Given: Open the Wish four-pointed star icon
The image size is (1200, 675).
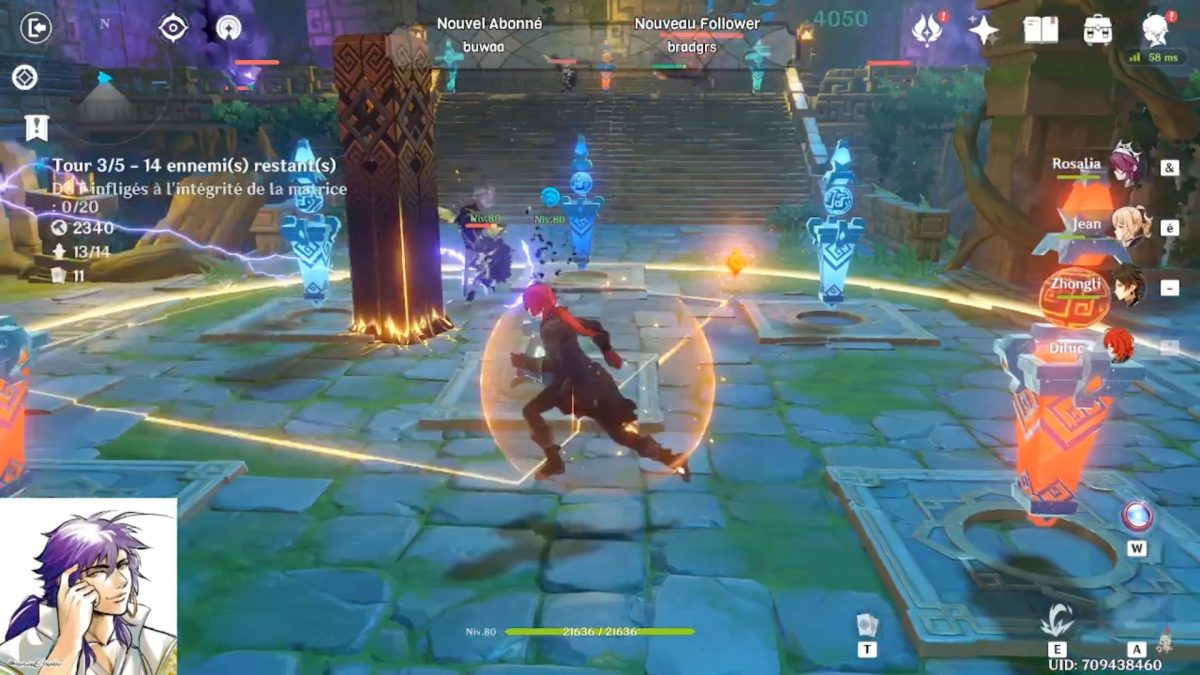Looking at the screenshot, I should 983,30.
